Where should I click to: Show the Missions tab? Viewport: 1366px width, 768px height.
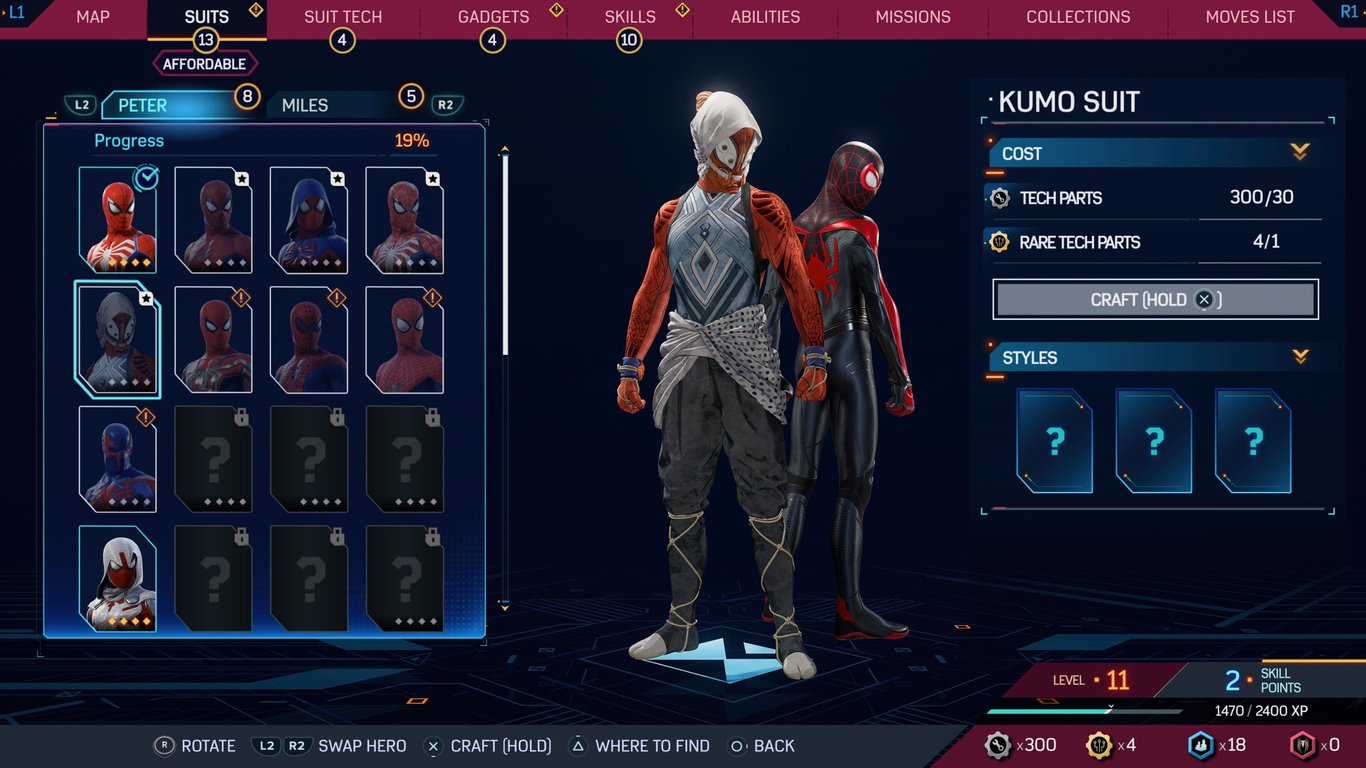913,17
